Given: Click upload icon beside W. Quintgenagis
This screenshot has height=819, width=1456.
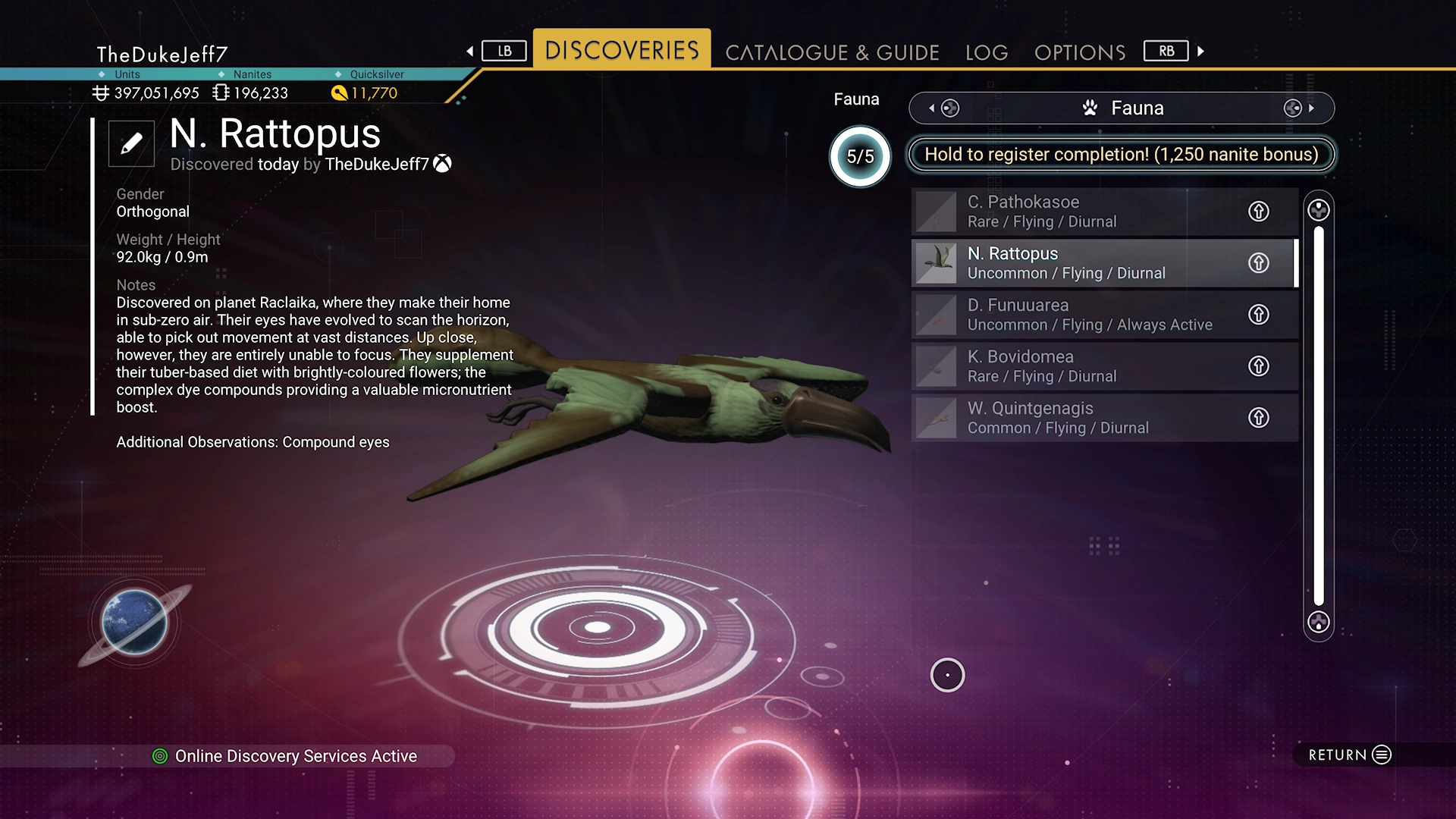Looking at the screenshot, I should pyautogui.click(x=1258, y=418).
